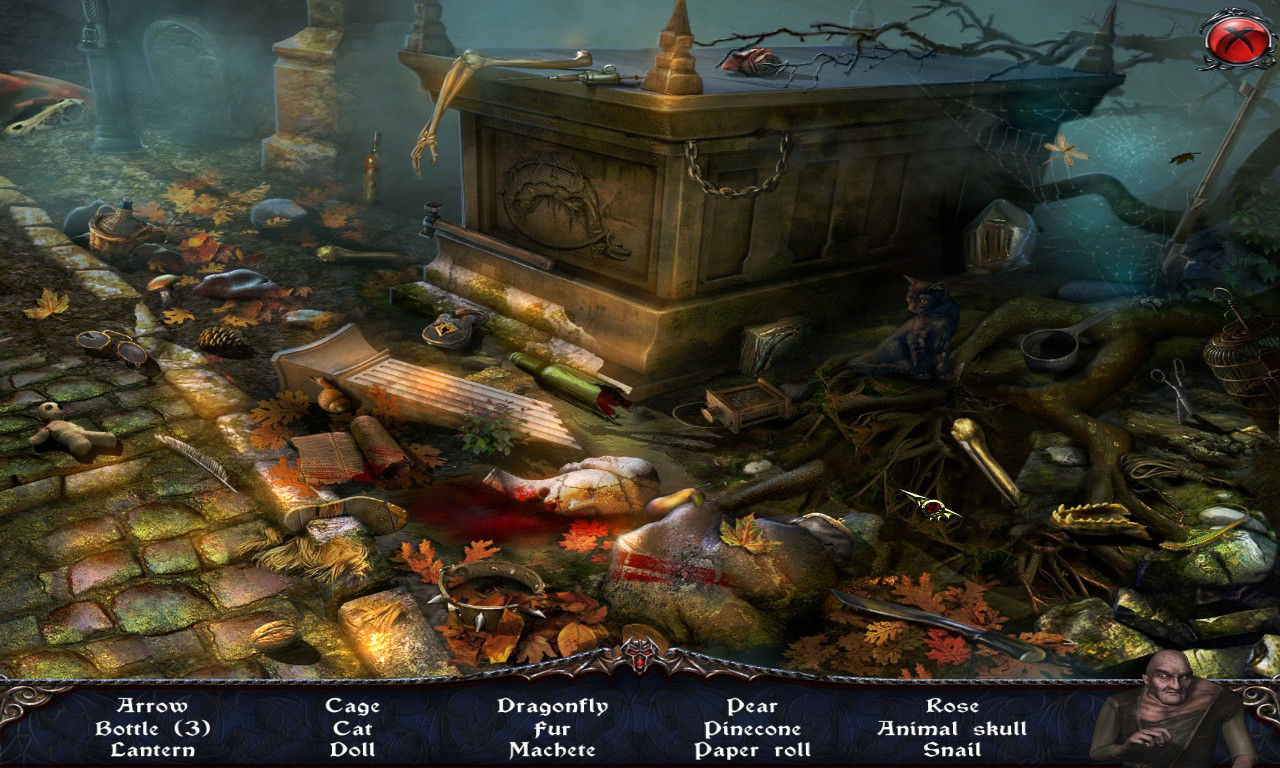Close the scene with the red X button
1280x768 pixels.
[1237, 38]
